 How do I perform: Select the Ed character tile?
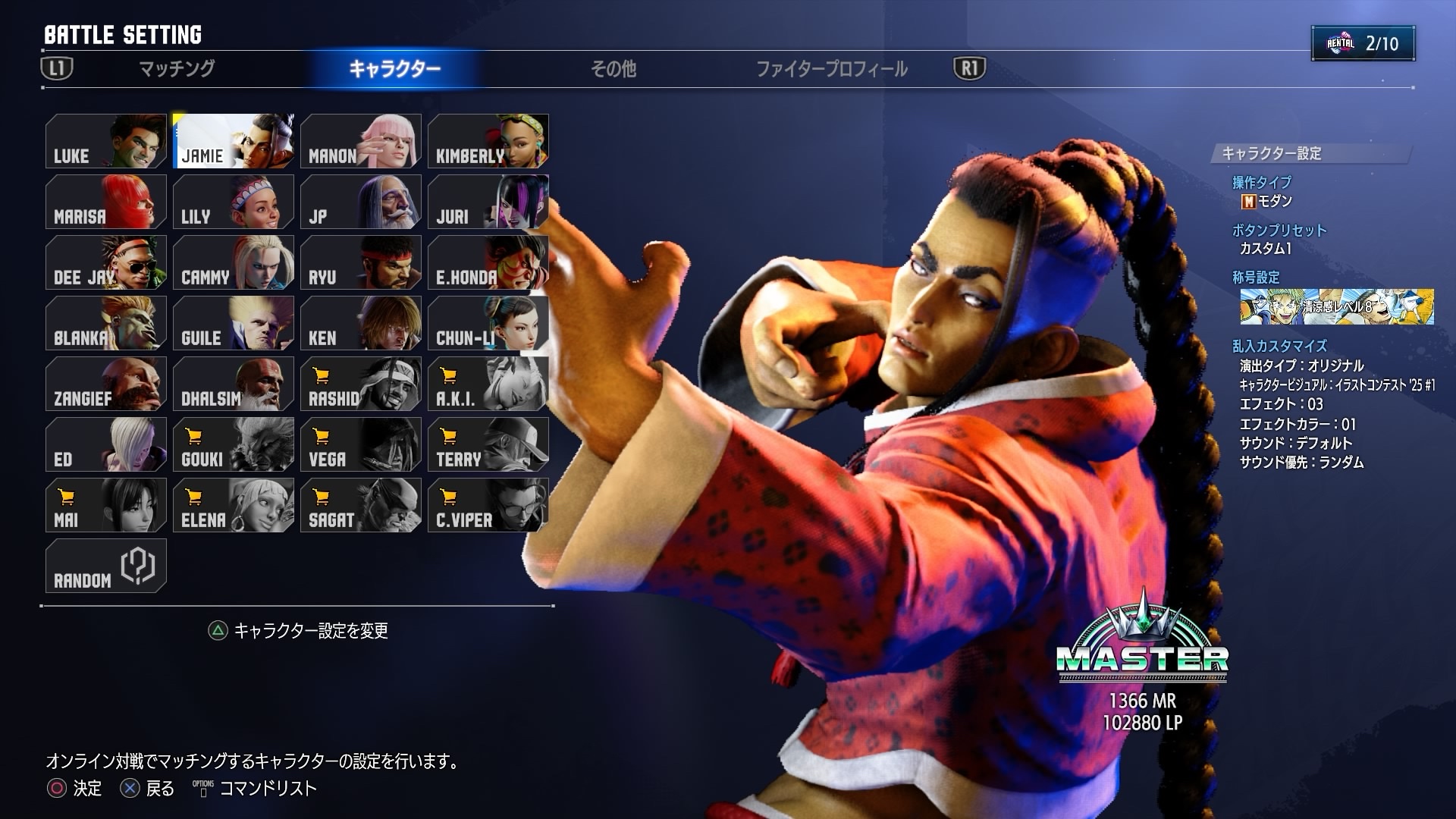[106, 444]
